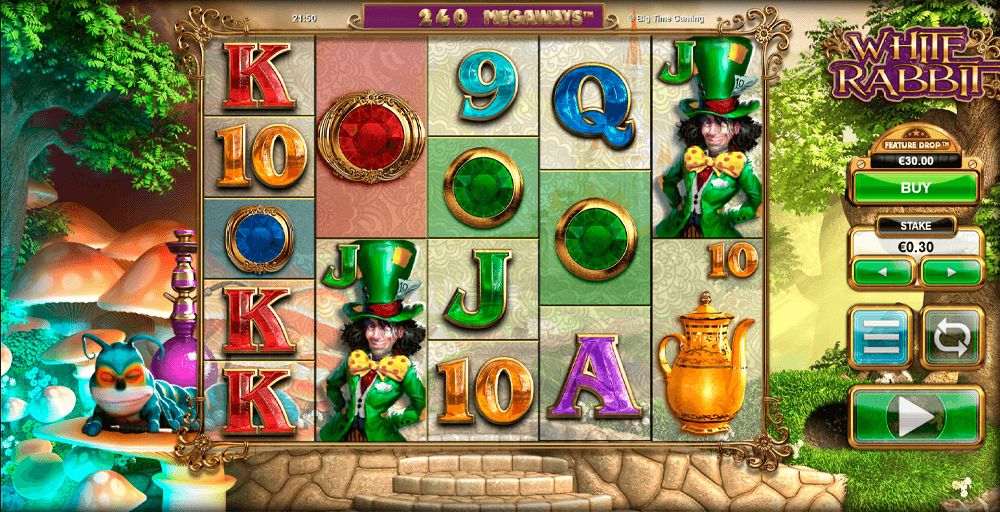Increase the stake with the right arrow
The width and height of the screenshot is (1000, 512).
click(950, 271)
